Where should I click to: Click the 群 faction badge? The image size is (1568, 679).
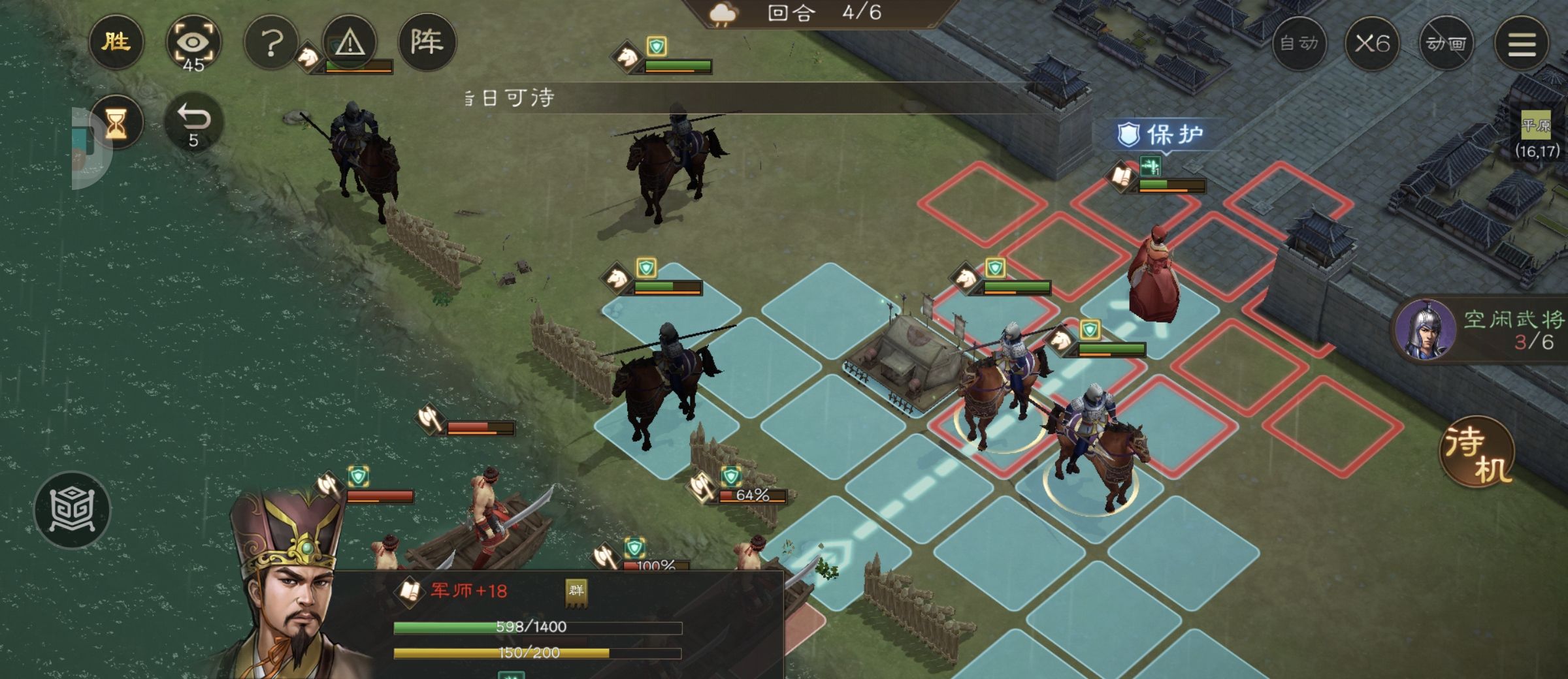tap(576, 592)
